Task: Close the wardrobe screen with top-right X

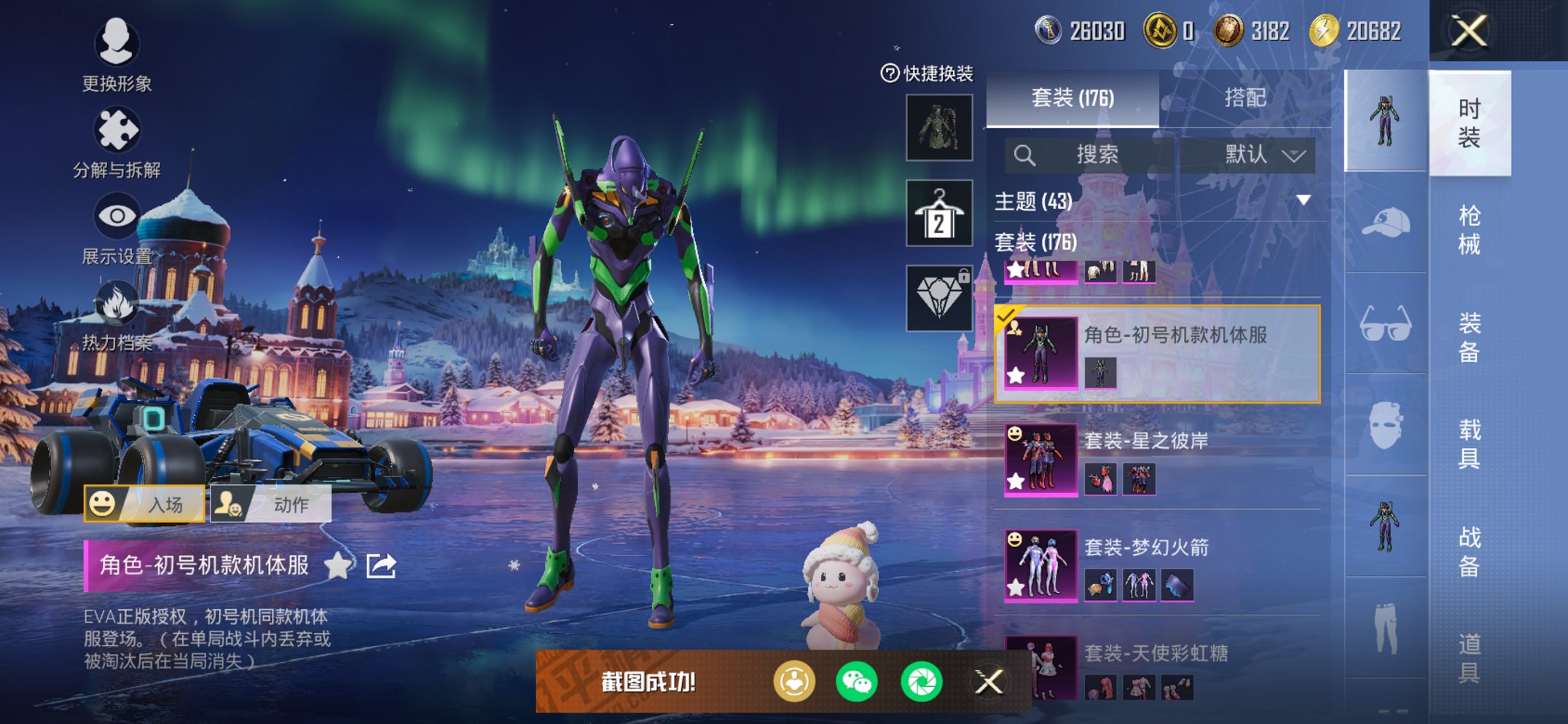Action: pos(1468,31)
